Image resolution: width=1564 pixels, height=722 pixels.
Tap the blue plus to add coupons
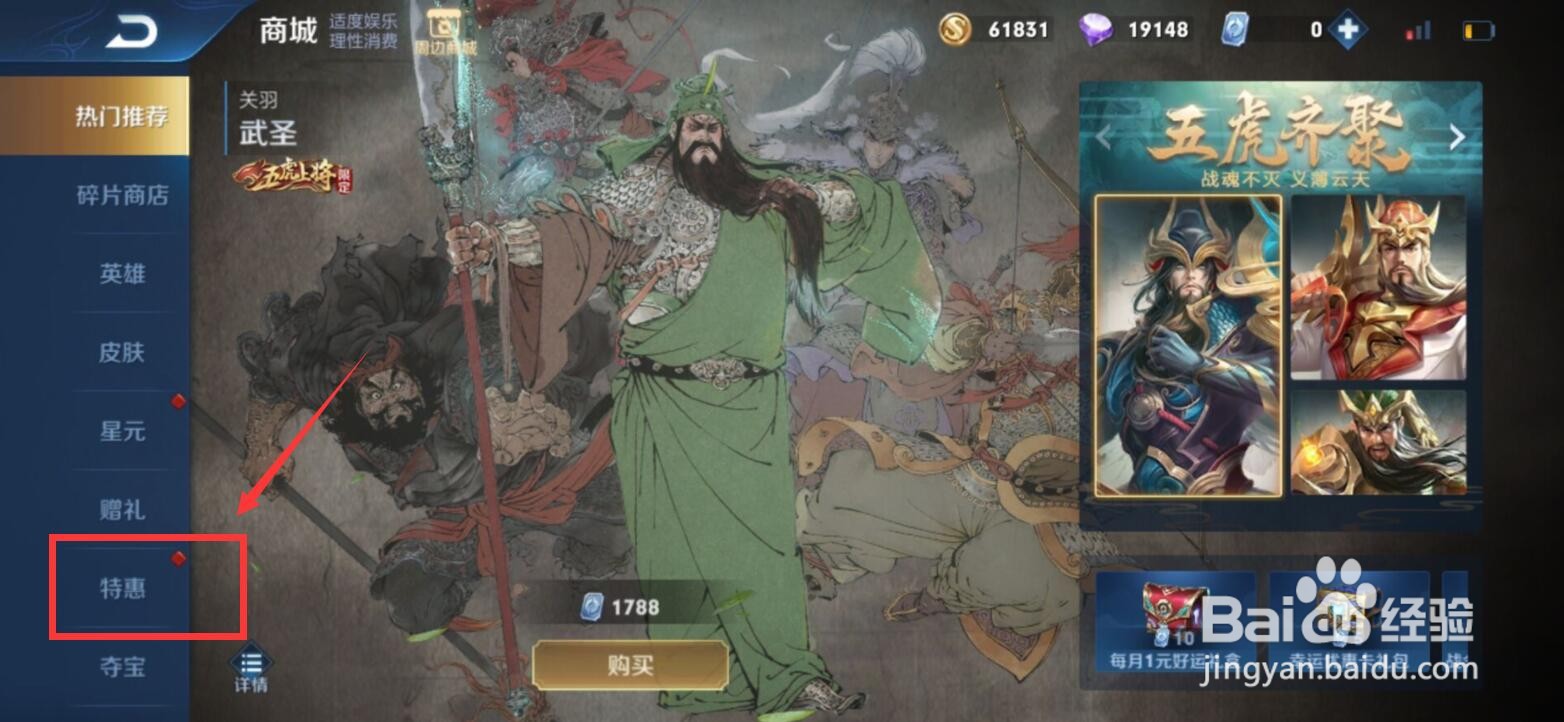tap(1346, 29)
